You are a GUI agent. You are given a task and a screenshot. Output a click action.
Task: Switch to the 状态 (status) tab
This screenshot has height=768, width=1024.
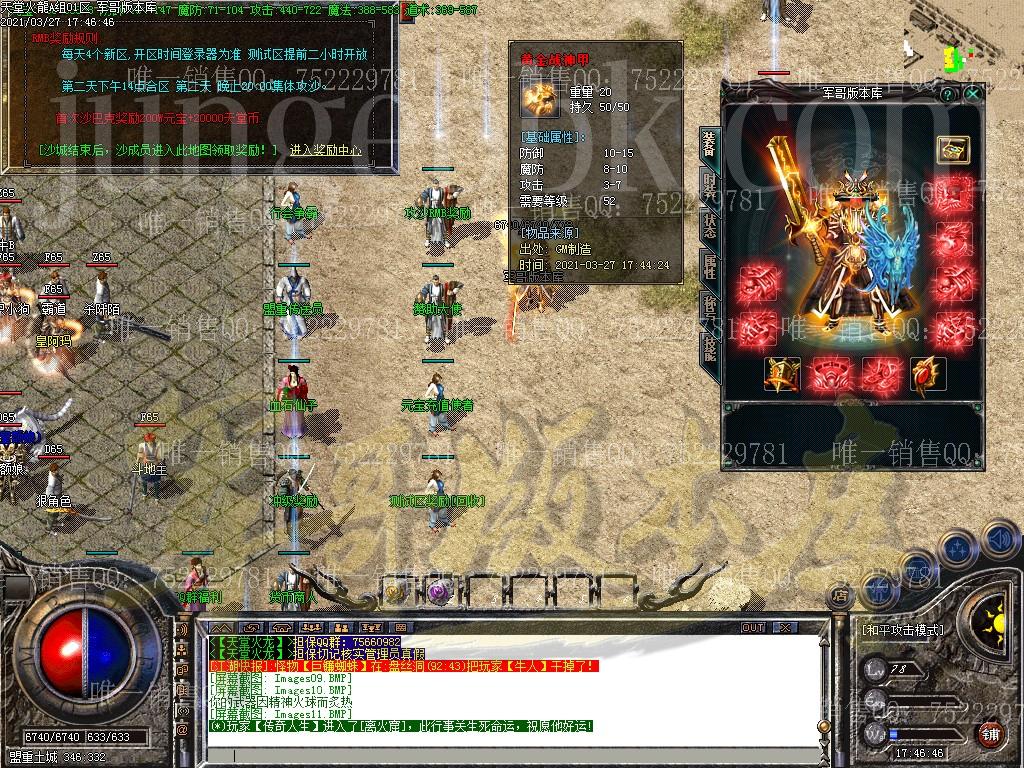[x=709, y=224]
